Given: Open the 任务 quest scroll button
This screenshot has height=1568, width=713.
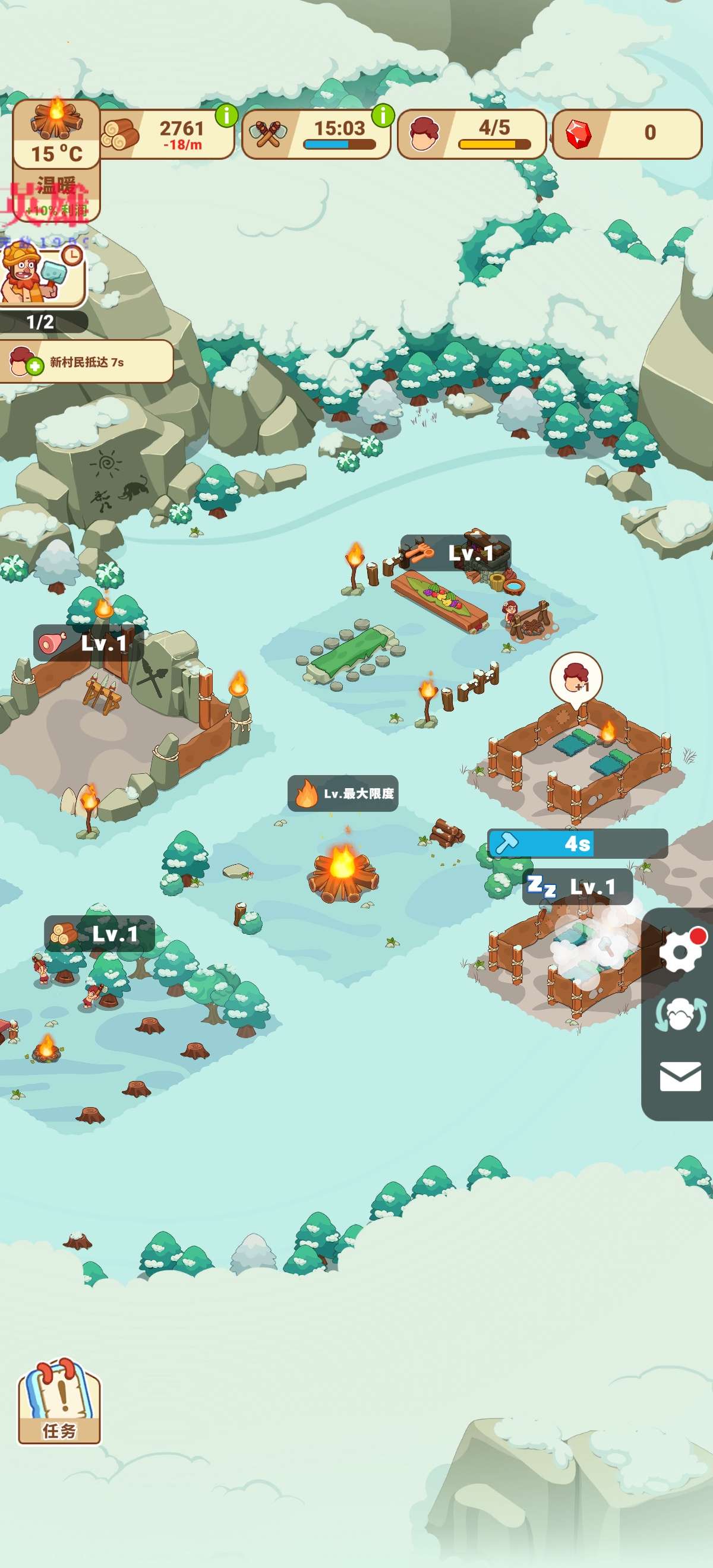Looking at the screenshot, I should [x=59, y=1402].
